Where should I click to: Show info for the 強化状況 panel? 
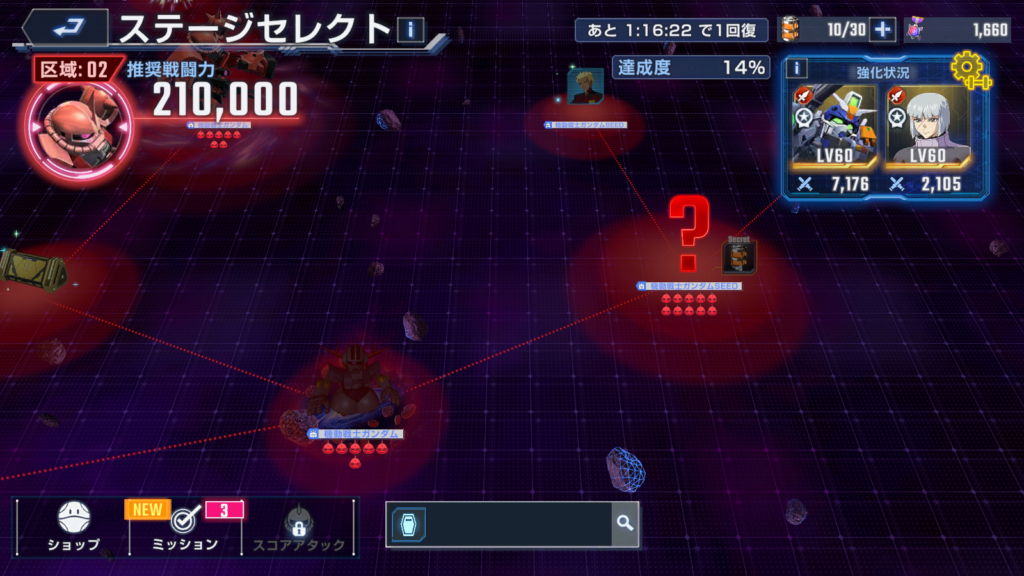point(797,68)
